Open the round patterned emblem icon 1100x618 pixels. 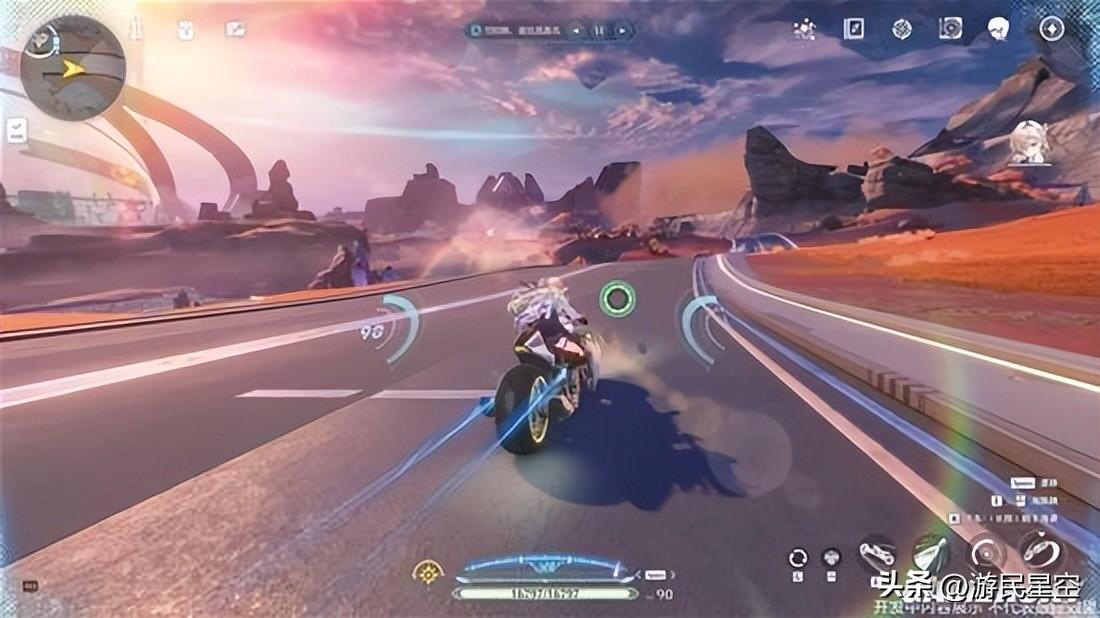click(902, 28)
